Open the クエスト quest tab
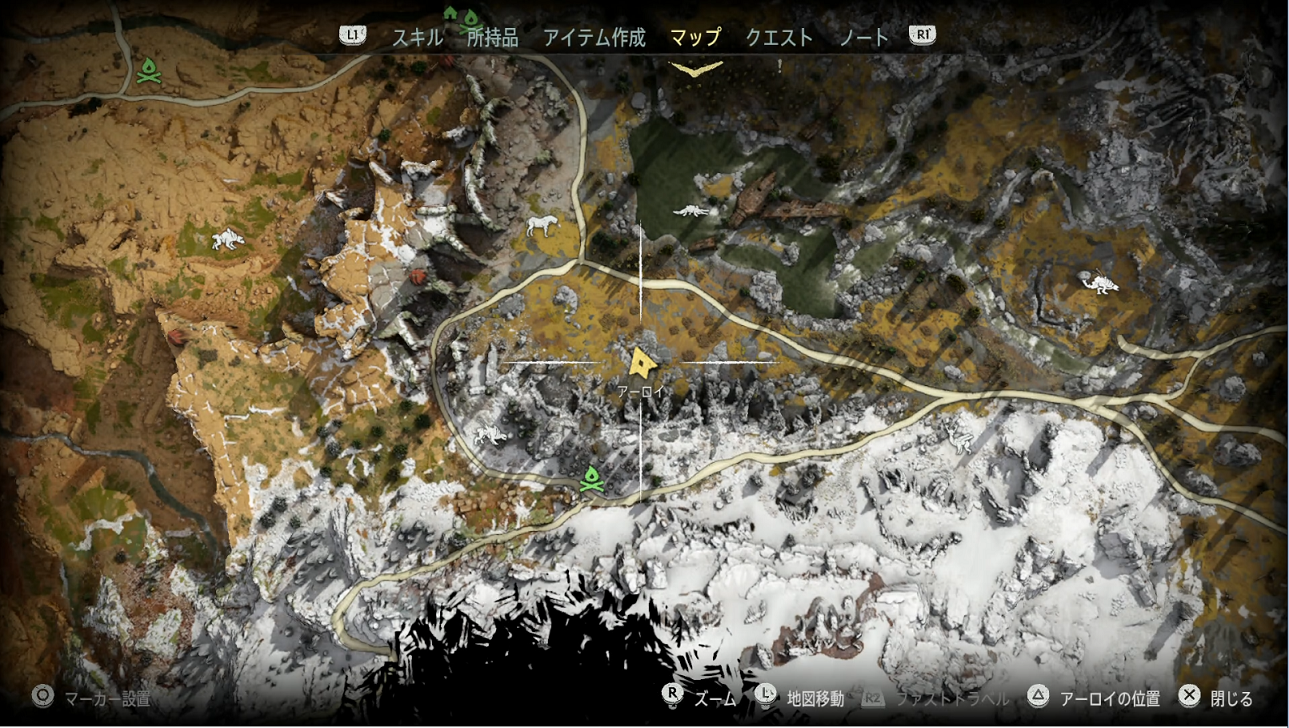The height and width of the screenshot is (728, 1289). coord(779,38)
